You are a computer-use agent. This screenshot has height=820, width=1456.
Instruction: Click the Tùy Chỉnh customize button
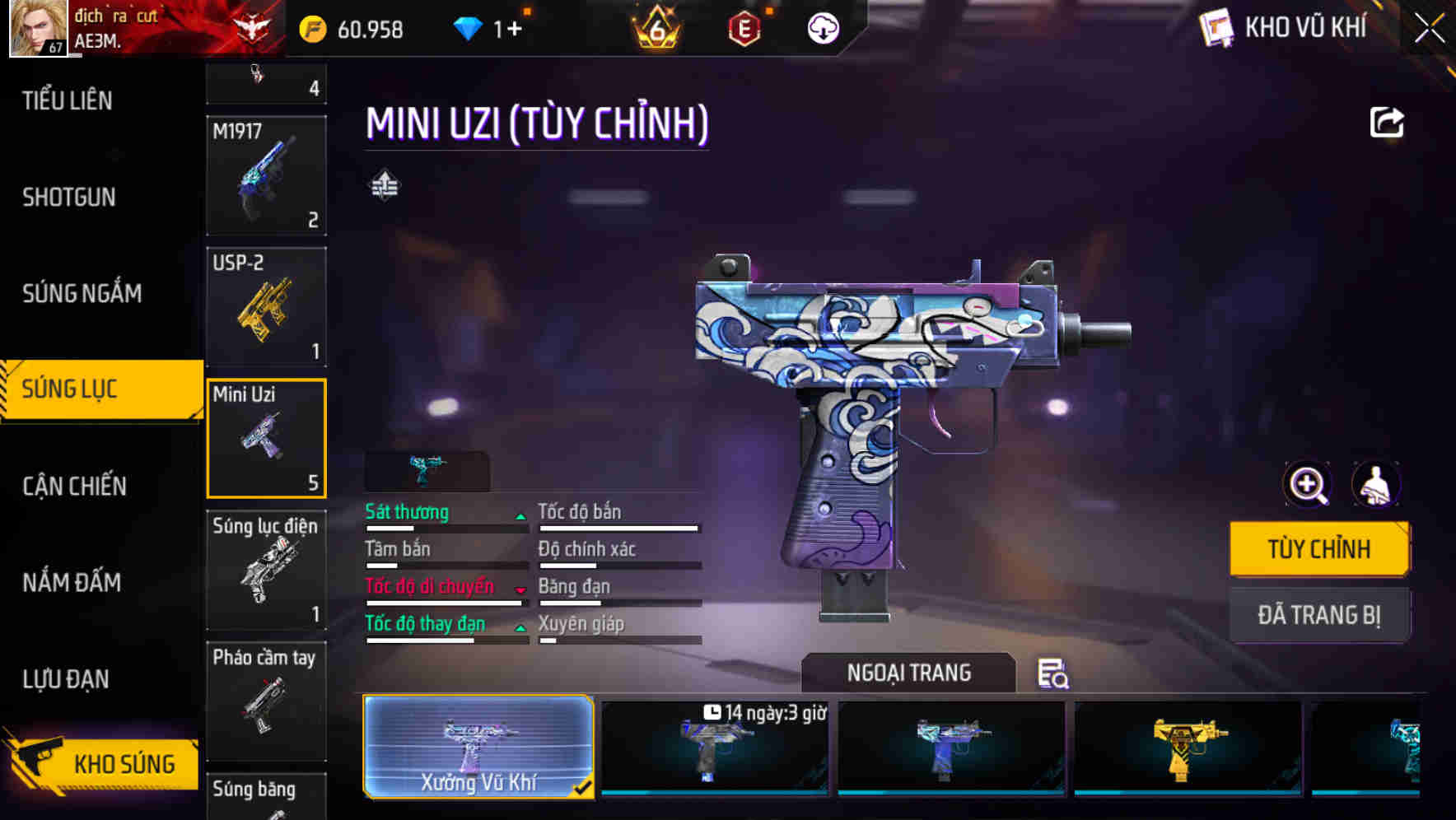1318,549
